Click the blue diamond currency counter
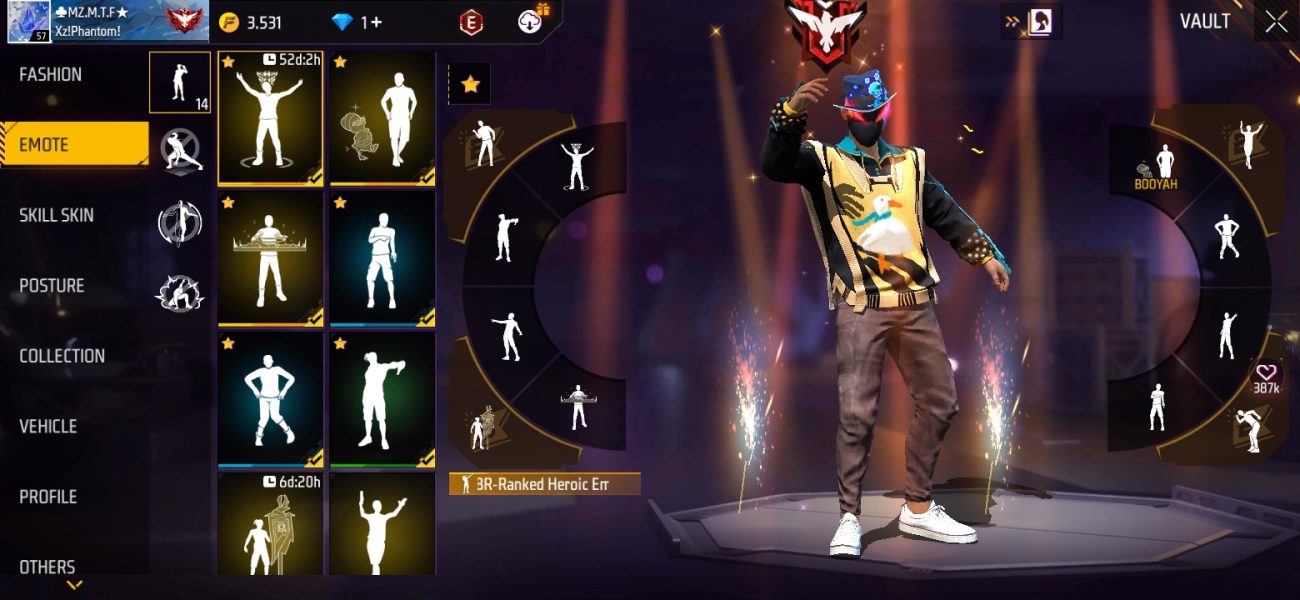1300x600 pixels. pyautogui.click(x=355, y=22)
